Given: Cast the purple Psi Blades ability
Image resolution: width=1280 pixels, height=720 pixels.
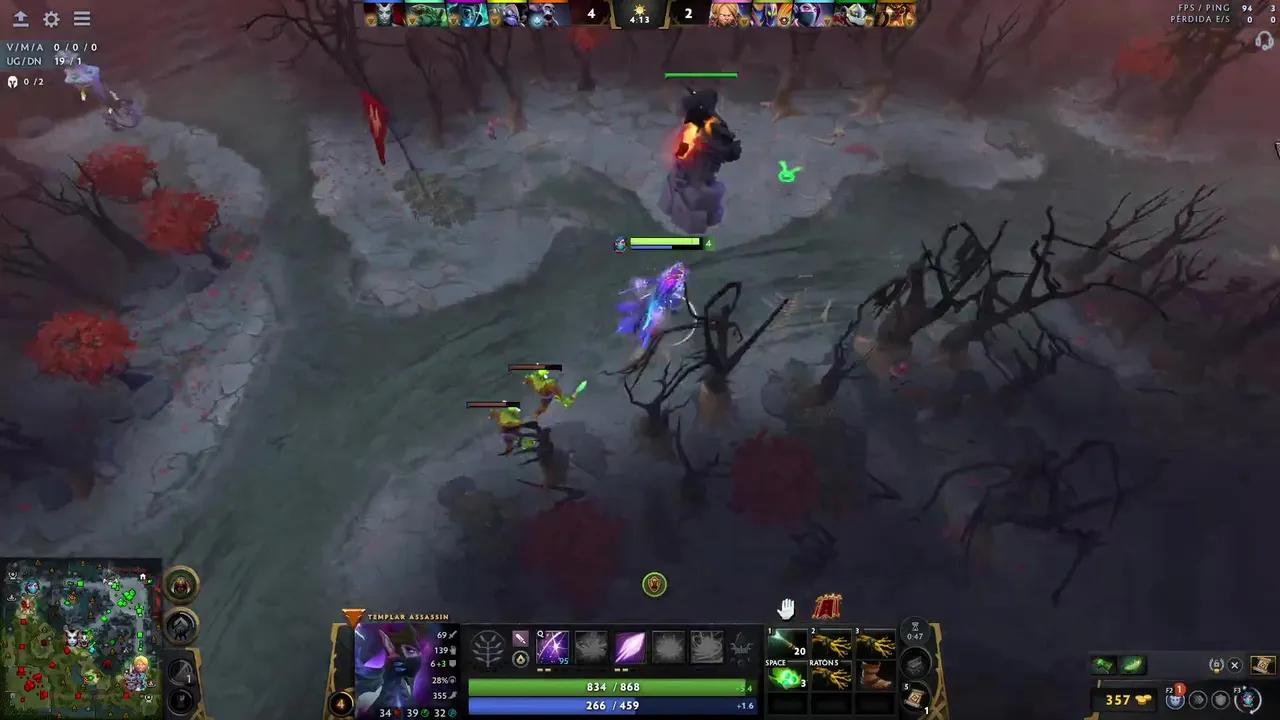Looking at the screenshot, I should [629, 648].
